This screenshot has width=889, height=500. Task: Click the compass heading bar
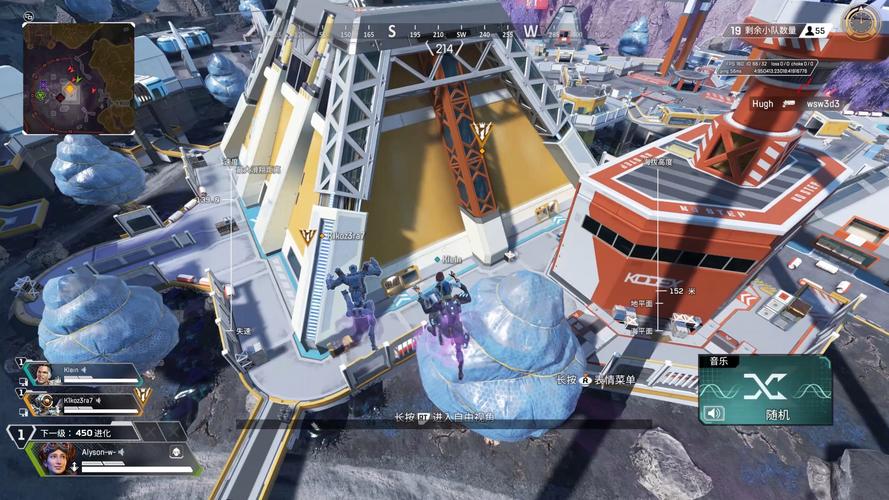click(442, 33)
